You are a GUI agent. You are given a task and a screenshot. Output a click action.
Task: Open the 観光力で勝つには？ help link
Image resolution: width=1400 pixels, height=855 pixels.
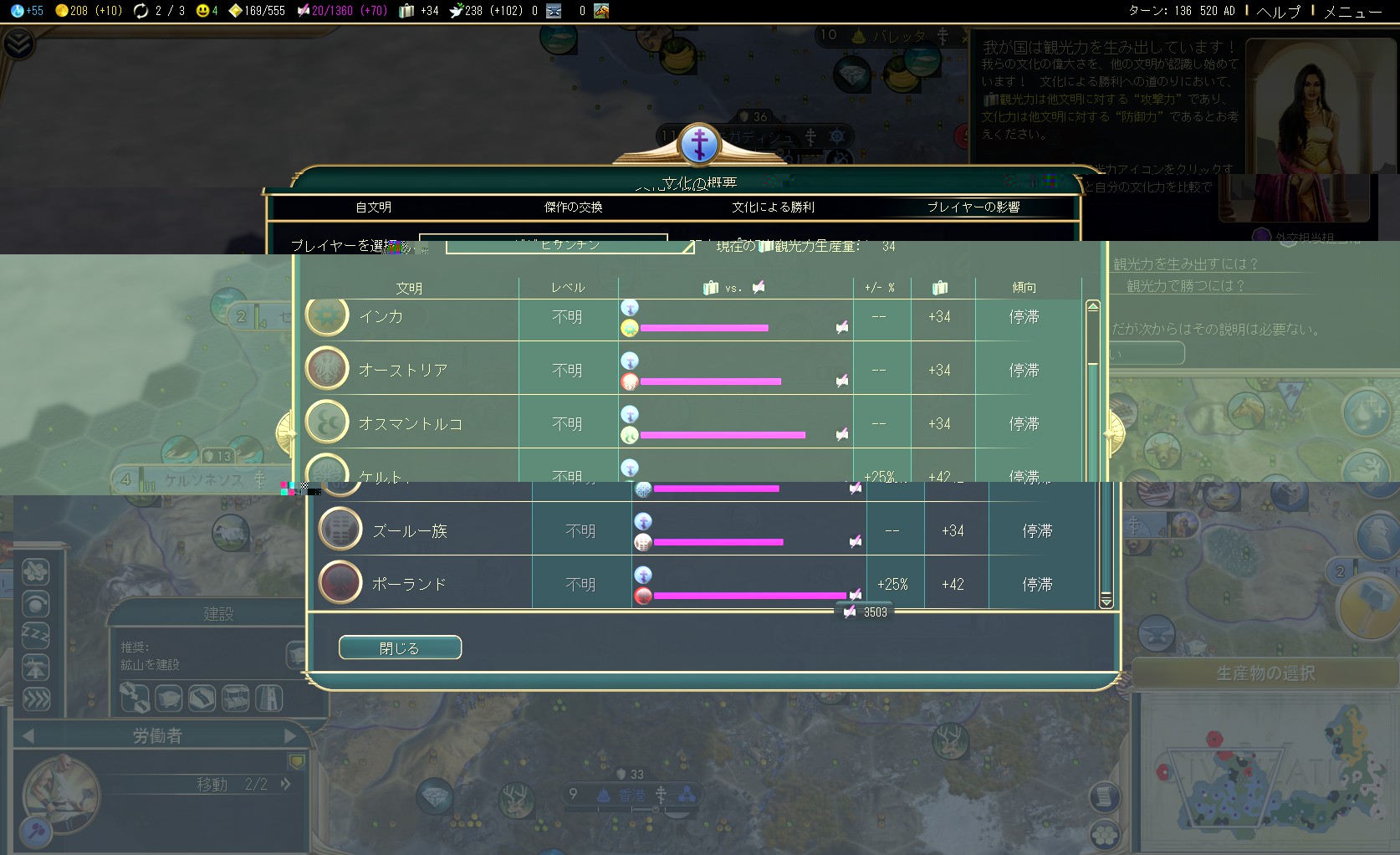click(x=1185, y=286)
